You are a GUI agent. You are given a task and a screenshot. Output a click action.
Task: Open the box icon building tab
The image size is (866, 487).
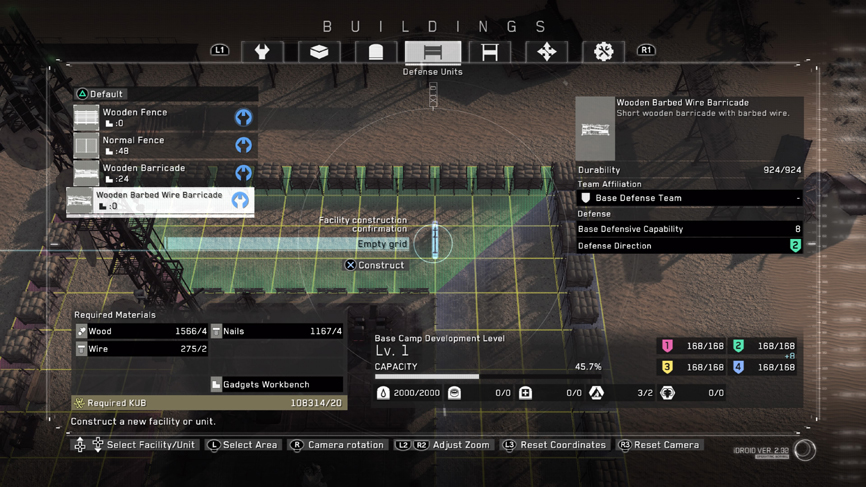coord(319,52)
